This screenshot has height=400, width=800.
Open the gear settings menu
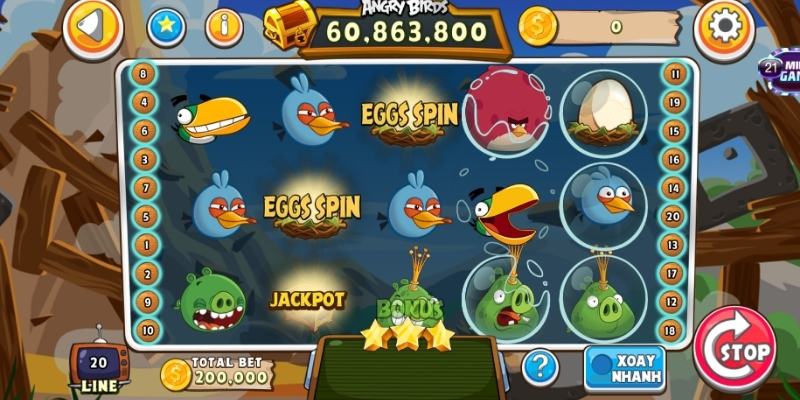point(723,27)
